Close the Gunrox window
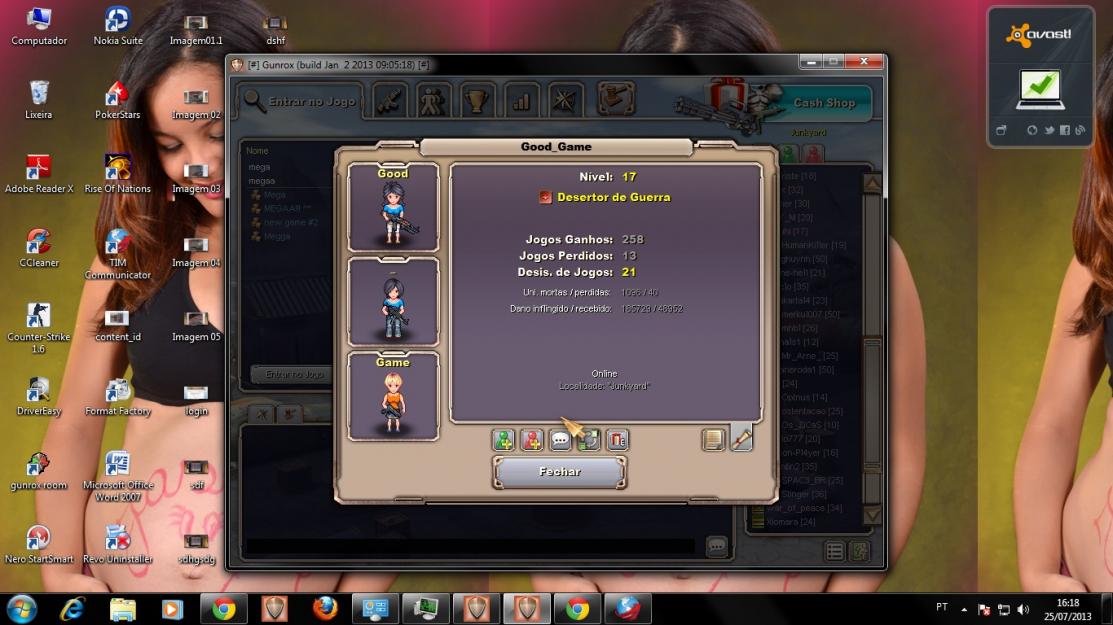Screen dimensions: 1113x625 click(866, 62)
